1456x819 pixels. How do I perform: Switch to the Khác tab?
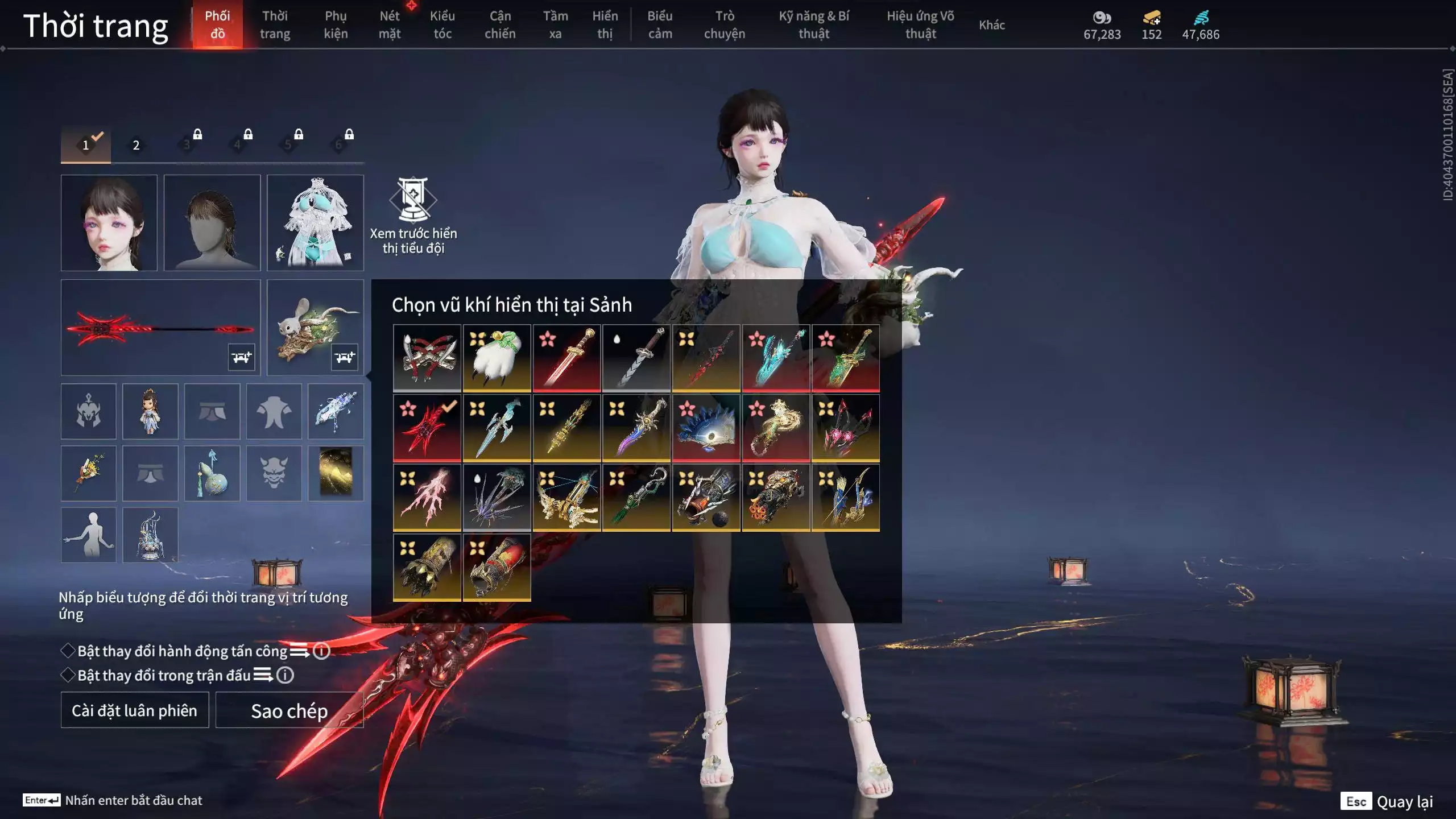click(991, 24)
